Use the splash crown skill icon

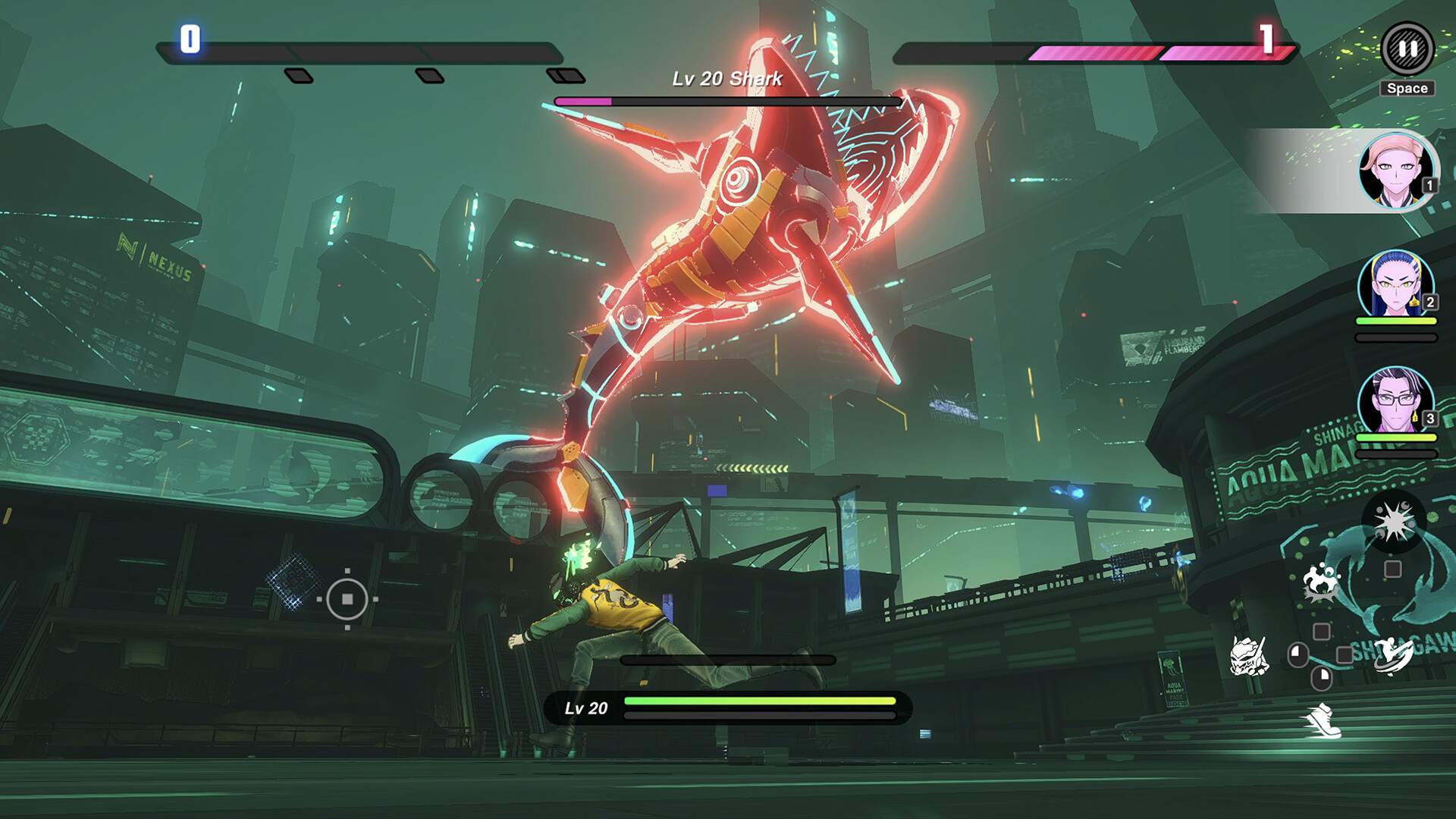click(1320, 584)
